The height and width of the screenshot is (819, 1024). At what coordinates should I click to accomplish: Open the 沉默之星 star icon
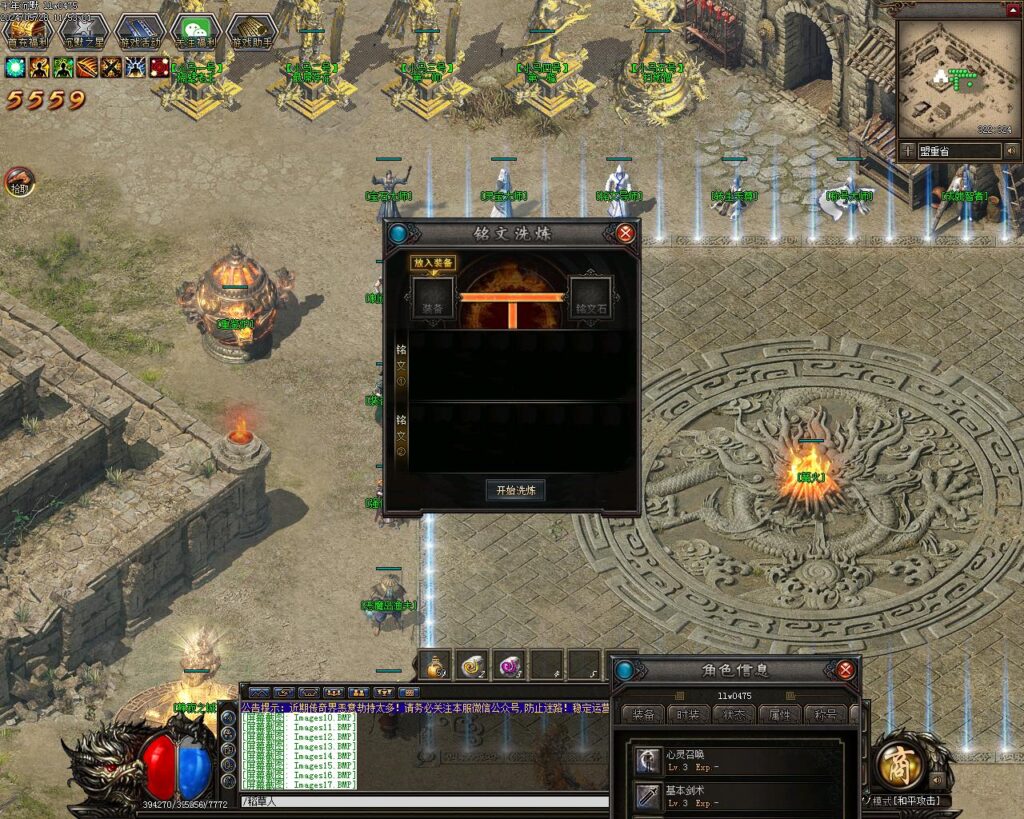[x=84, y=33]
